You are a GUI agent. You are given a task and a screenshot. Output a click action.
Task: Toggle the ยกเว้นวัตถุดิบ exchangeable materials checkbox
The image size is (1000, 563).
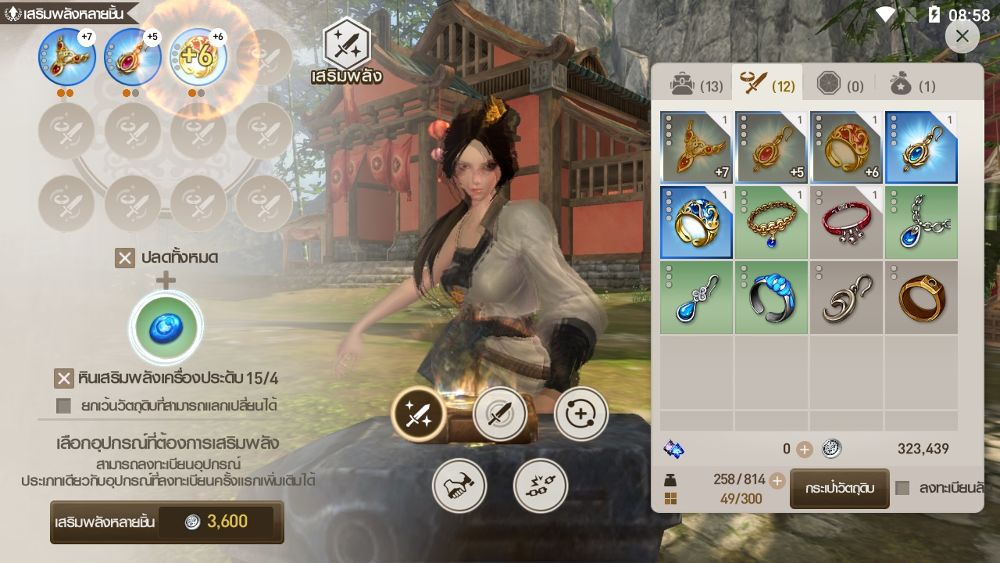click(64, 405)
